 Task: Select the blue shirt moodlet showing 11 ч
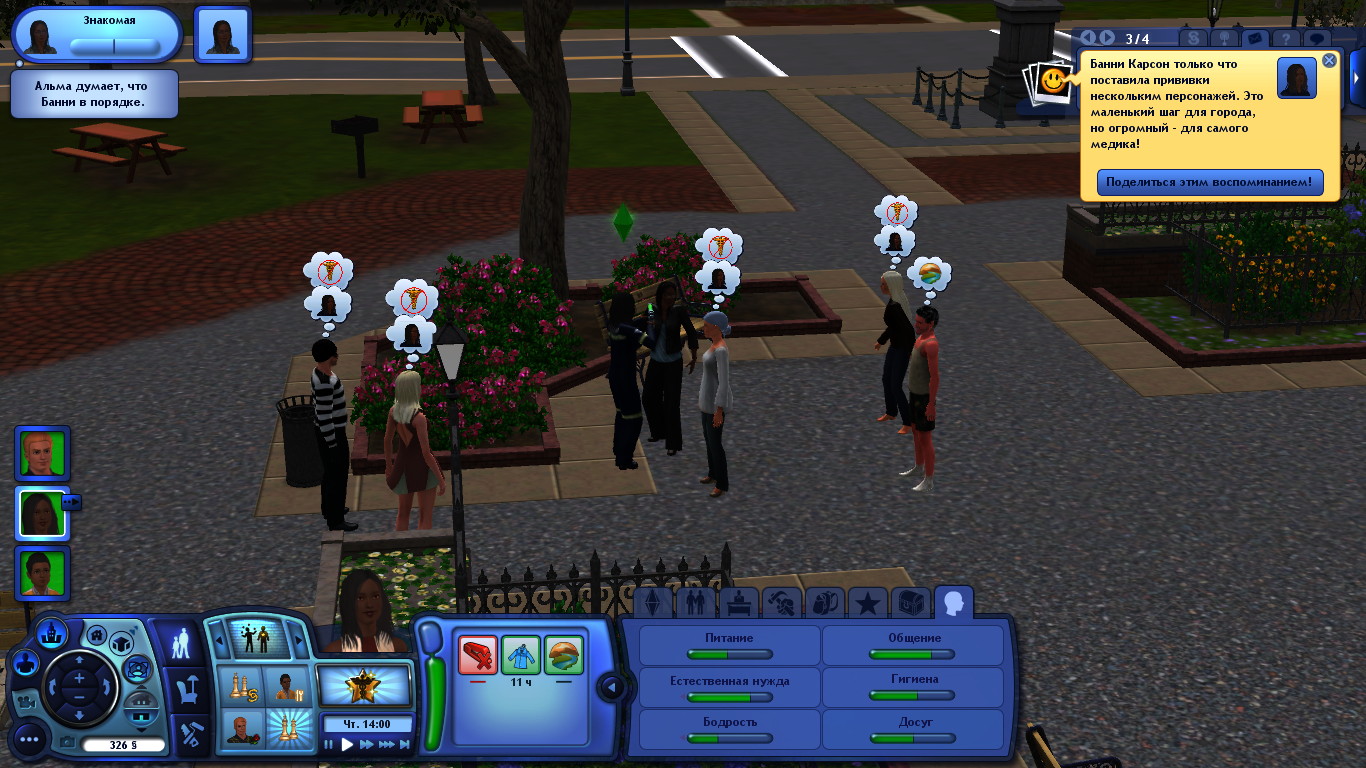point(520,655)
